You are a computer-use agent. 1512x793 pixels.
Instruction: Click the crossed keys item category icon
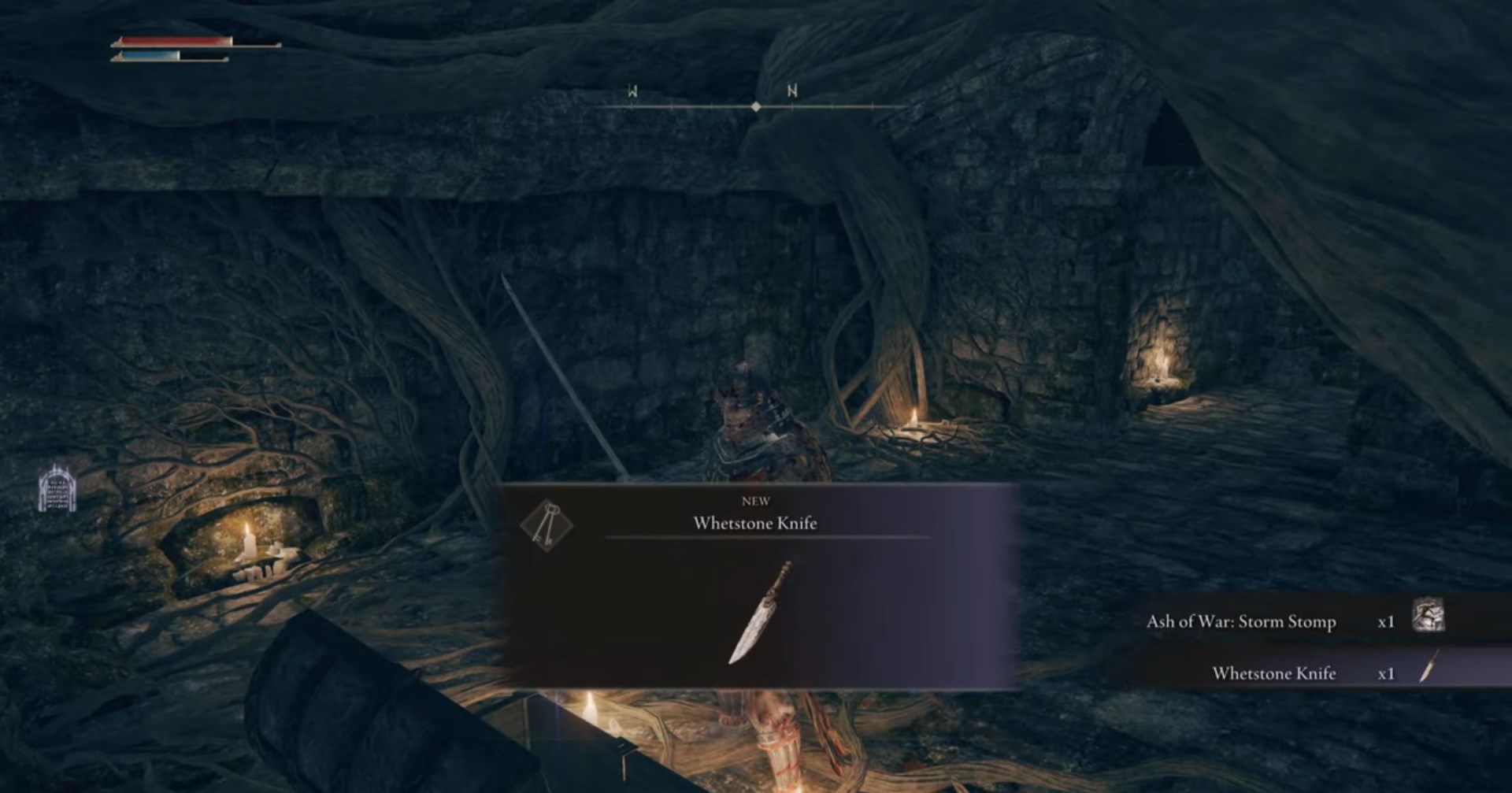pyautogui.click(x=547, y=524)
